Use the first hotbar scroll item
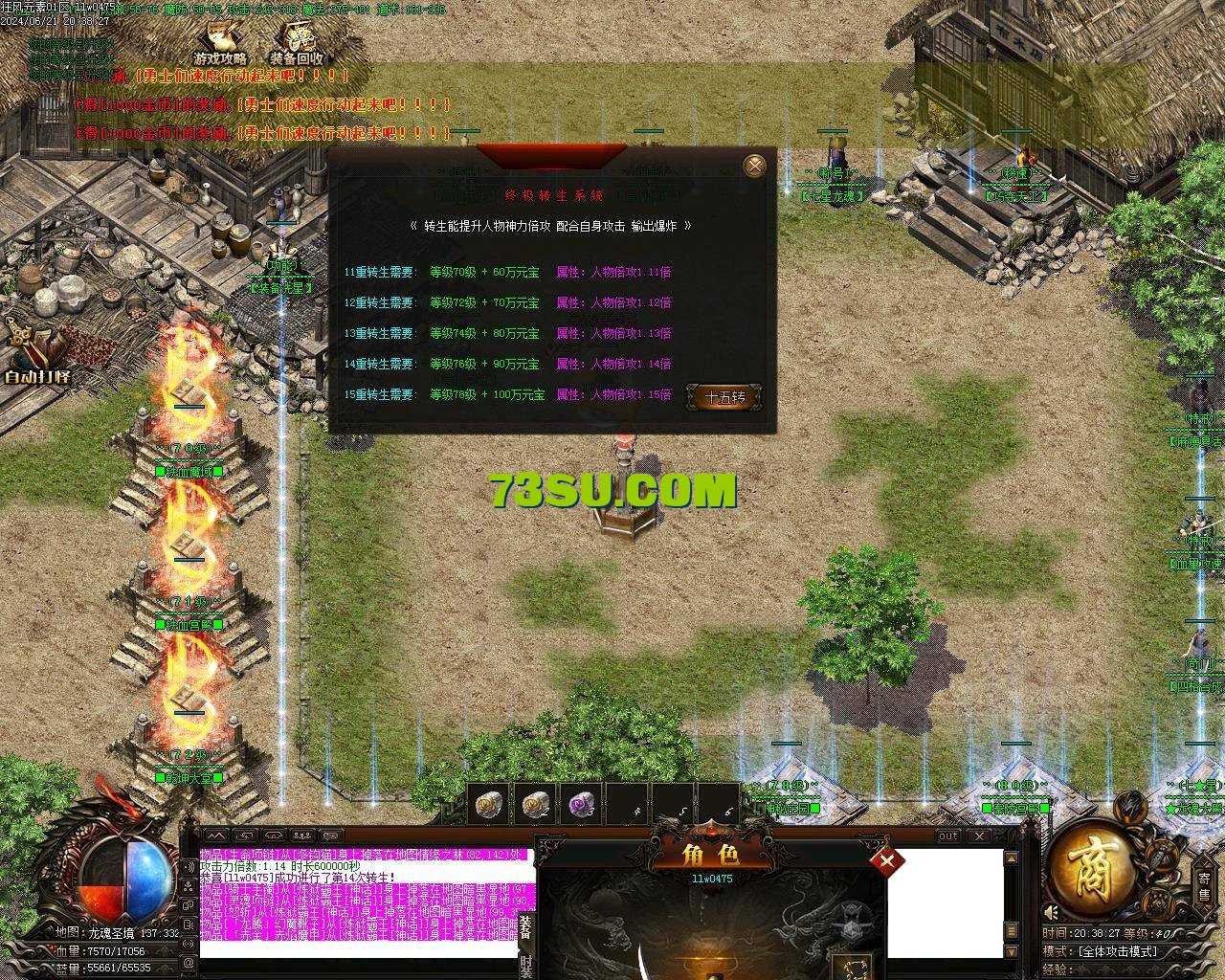The height and width of the screenshot is (980, 1225). (x=488, y=806)
